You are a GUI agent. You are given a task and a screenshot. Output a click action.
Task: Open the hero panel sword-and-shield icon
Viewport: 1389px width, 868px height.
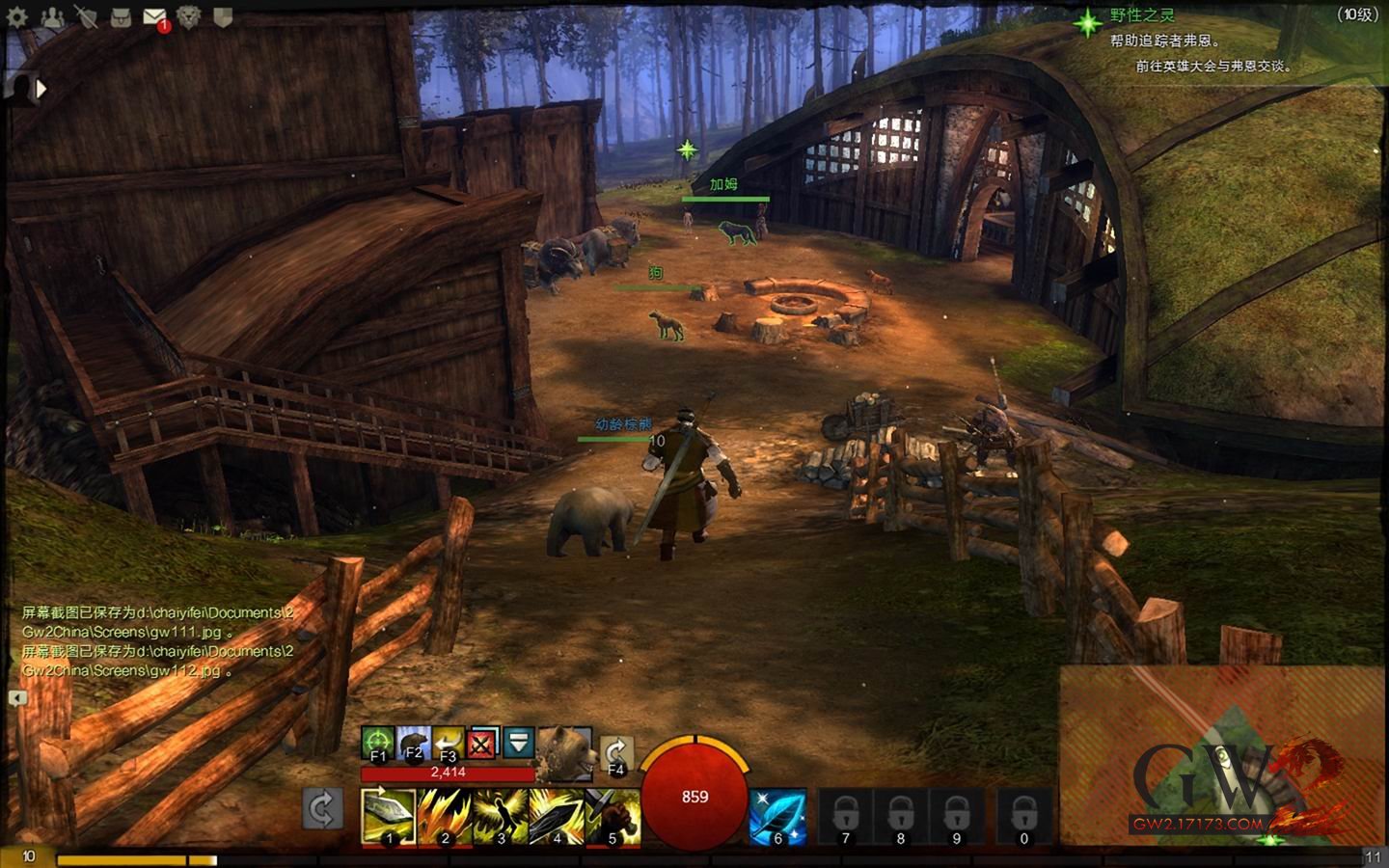87,16
